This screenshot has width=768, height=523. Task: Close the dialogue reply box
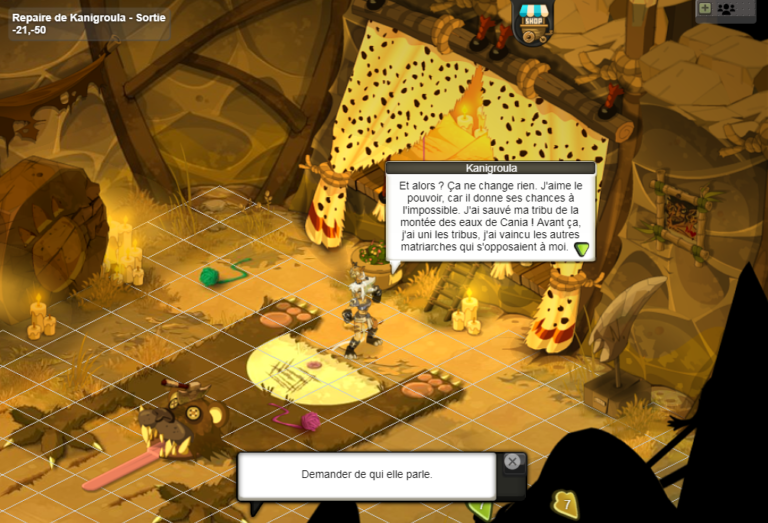pyautogui.click(x=512, y=462)
